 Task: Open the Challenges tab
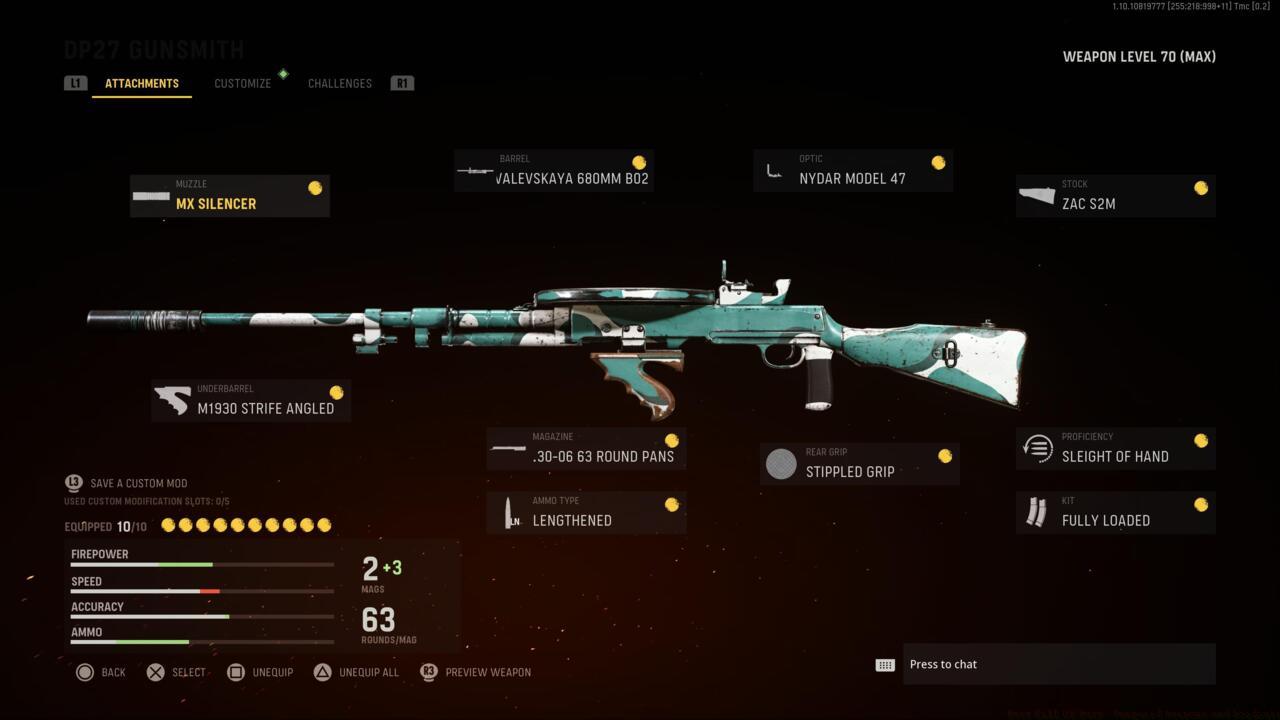(x=339, y=83)
